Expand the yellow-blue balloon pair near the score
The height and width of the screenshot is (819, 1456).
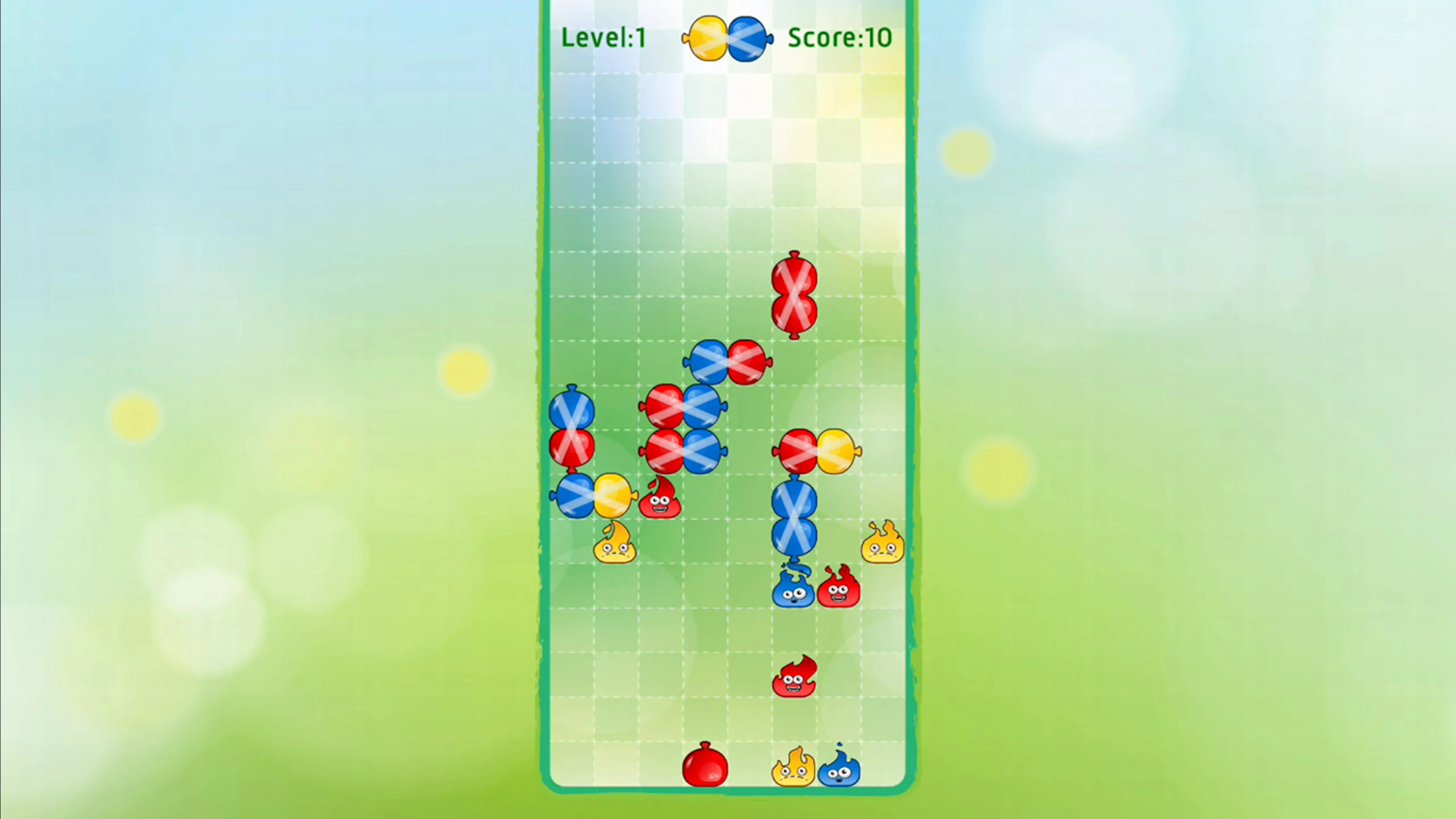726,37
